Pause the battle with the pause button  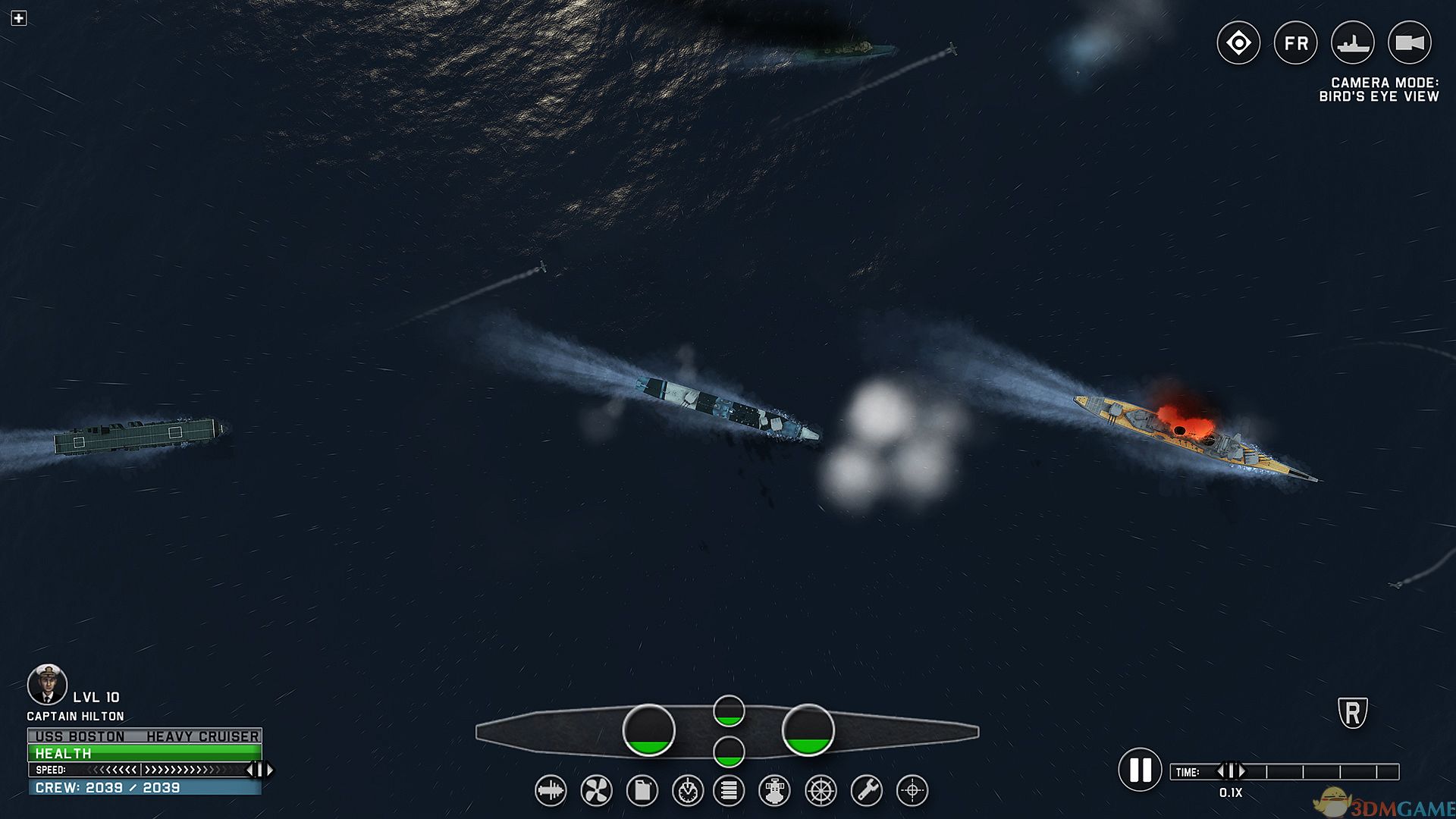[1140, 770]
